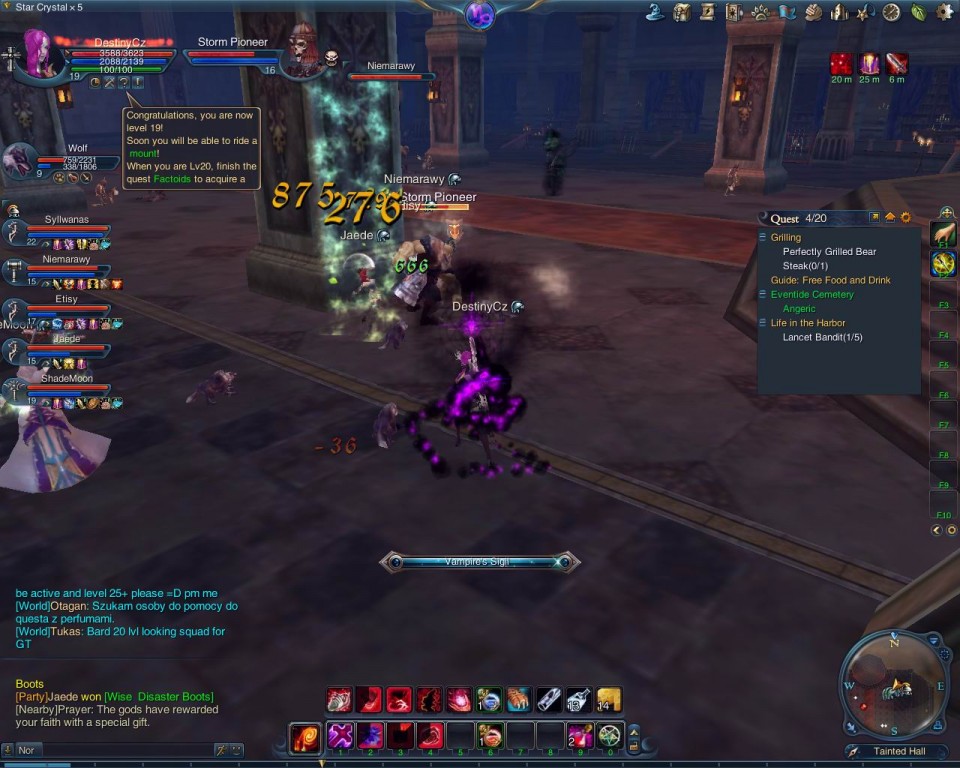Open the quest tracker gear settings
Screen dimensions: 960x768
[x=906, y=217]
